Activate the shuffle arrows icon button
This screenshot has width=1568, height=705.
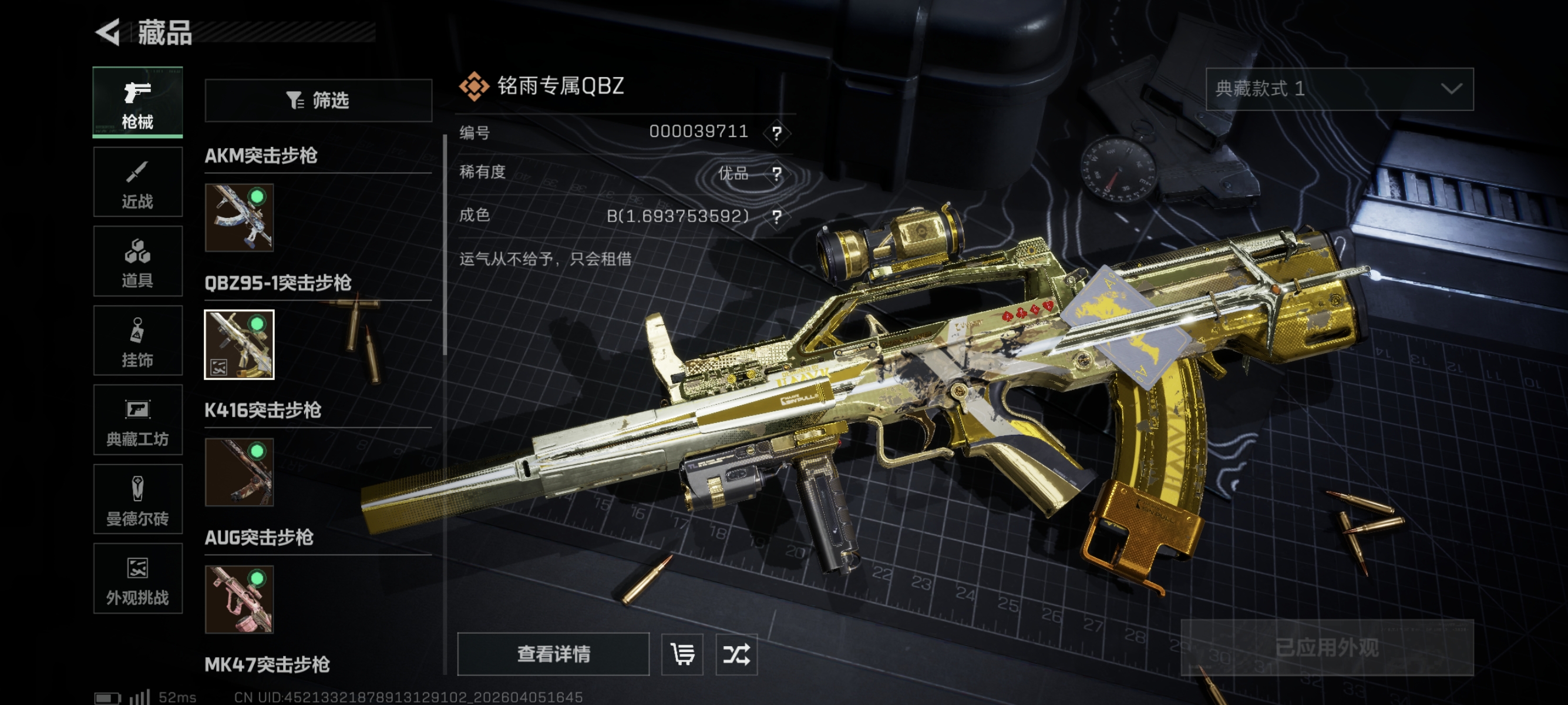point(736,654)
